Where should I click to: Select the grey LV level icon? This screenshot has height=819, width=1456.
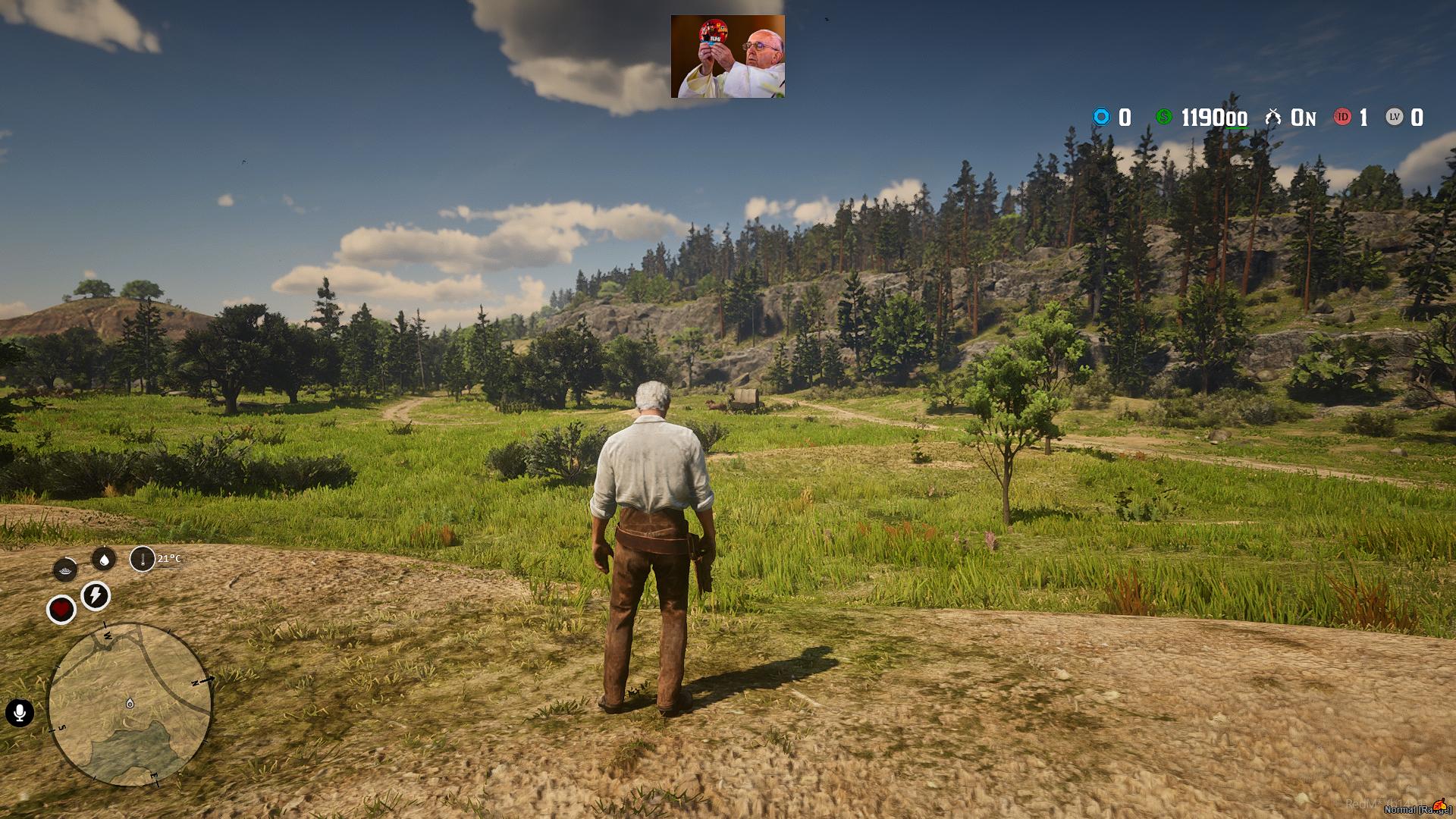(1394, 117)
